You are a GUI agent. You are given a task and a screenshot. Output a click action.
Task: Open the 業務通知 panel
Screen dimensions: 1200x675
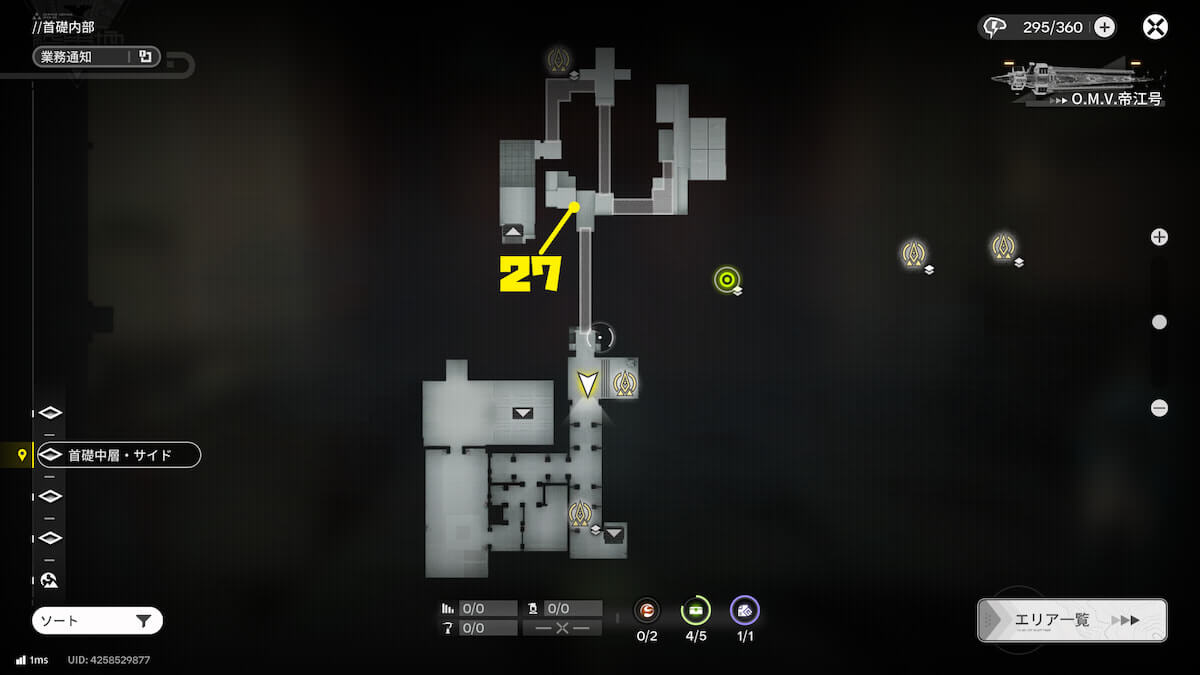(96, 57)
